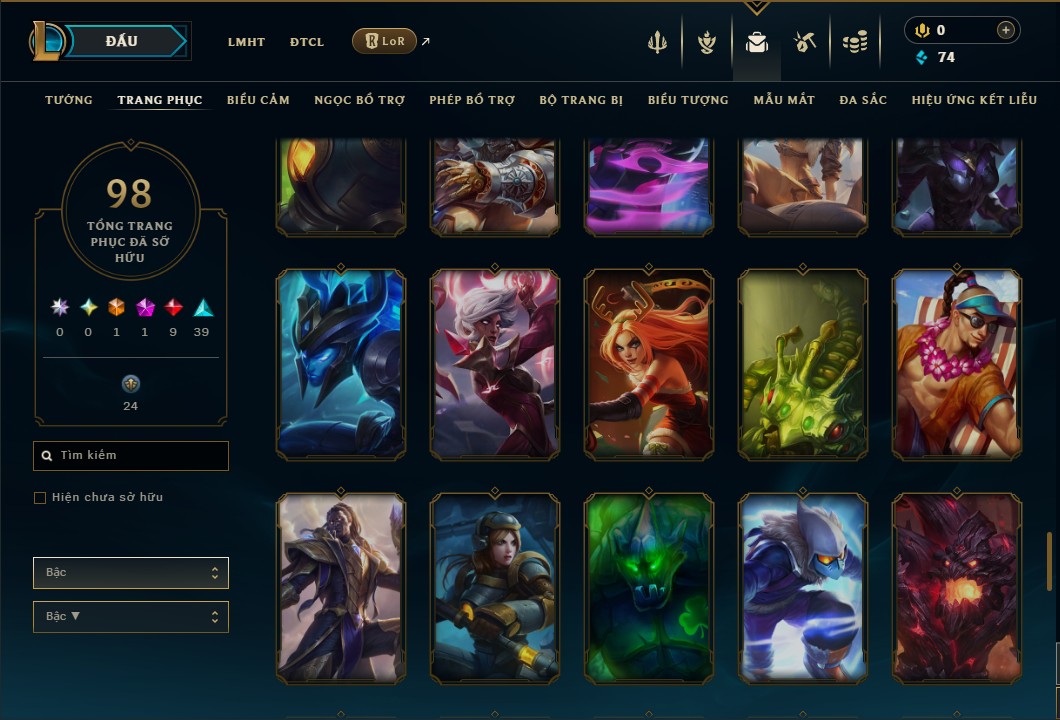Switch to the MẪU MẮT tab

(784, 100)
